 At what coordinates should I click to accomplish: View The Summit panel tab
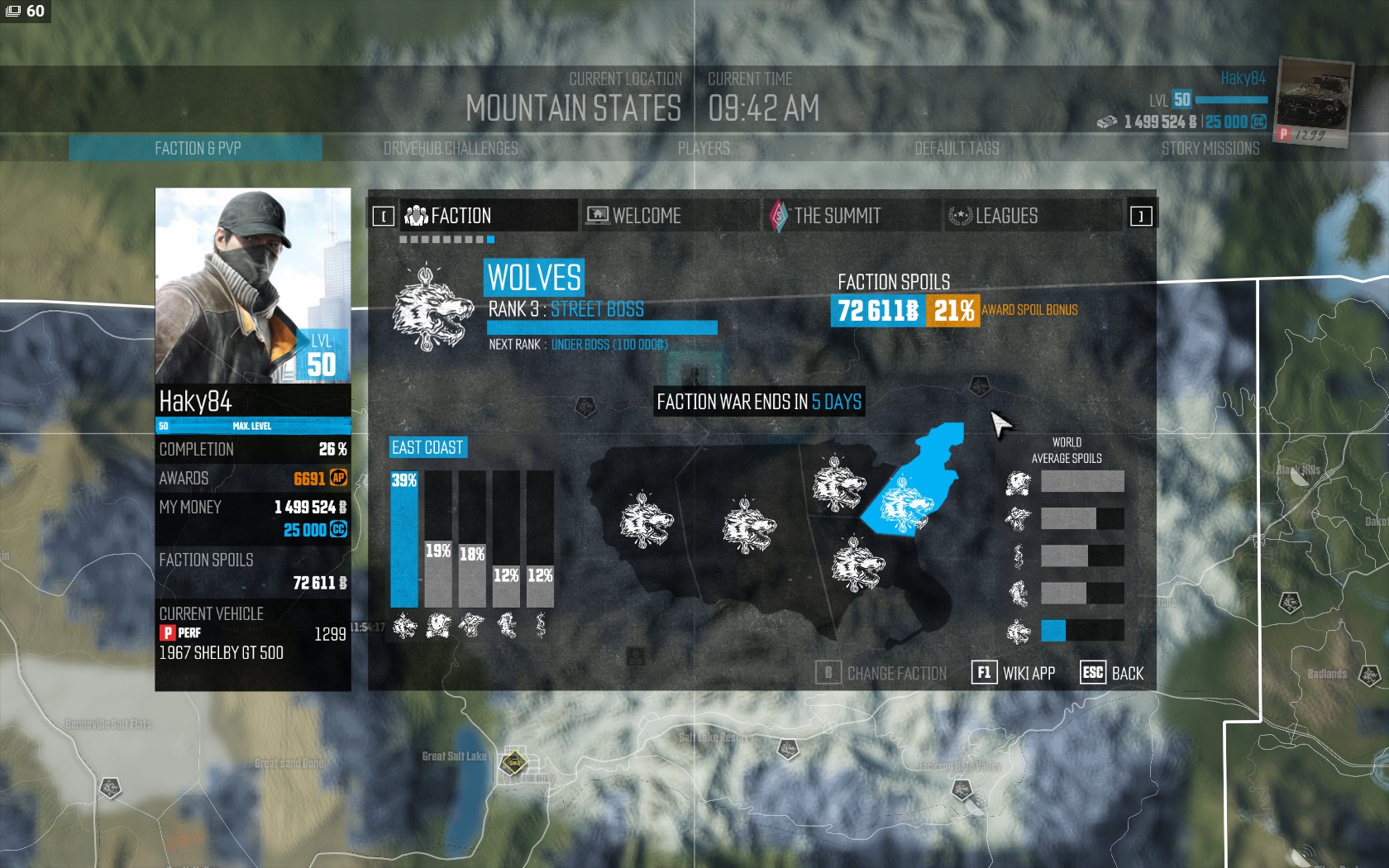pyautogui.click(x=852, y=216)
